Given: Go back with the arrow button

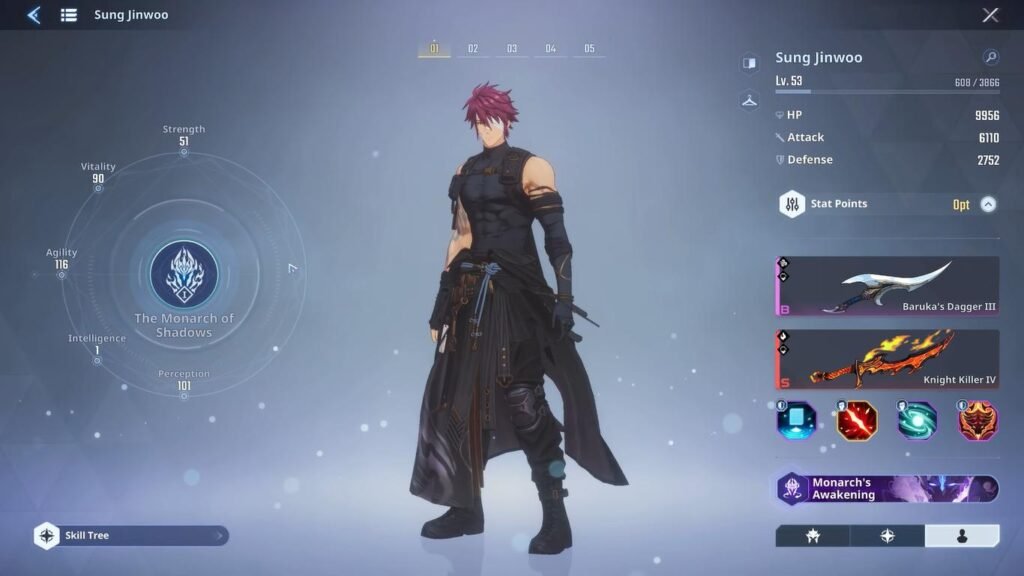Looking at the screenshot, I should pyautogui.click(x=33, y=15).
